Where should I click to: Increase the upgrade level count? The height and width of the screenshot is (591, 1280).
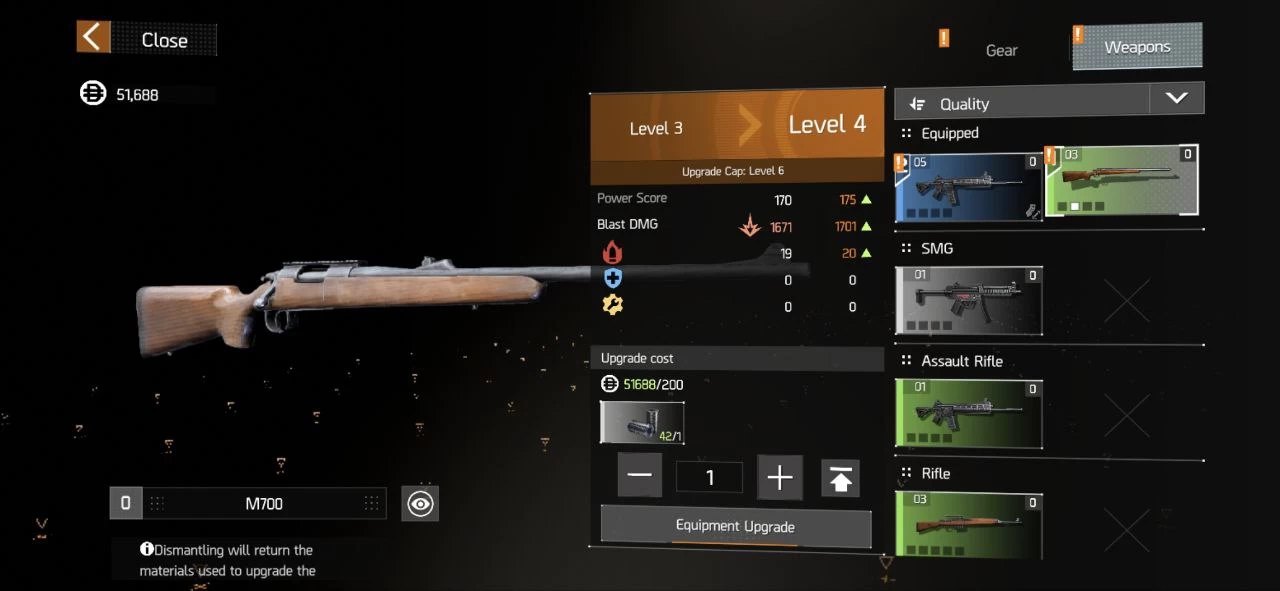(779, 477)
